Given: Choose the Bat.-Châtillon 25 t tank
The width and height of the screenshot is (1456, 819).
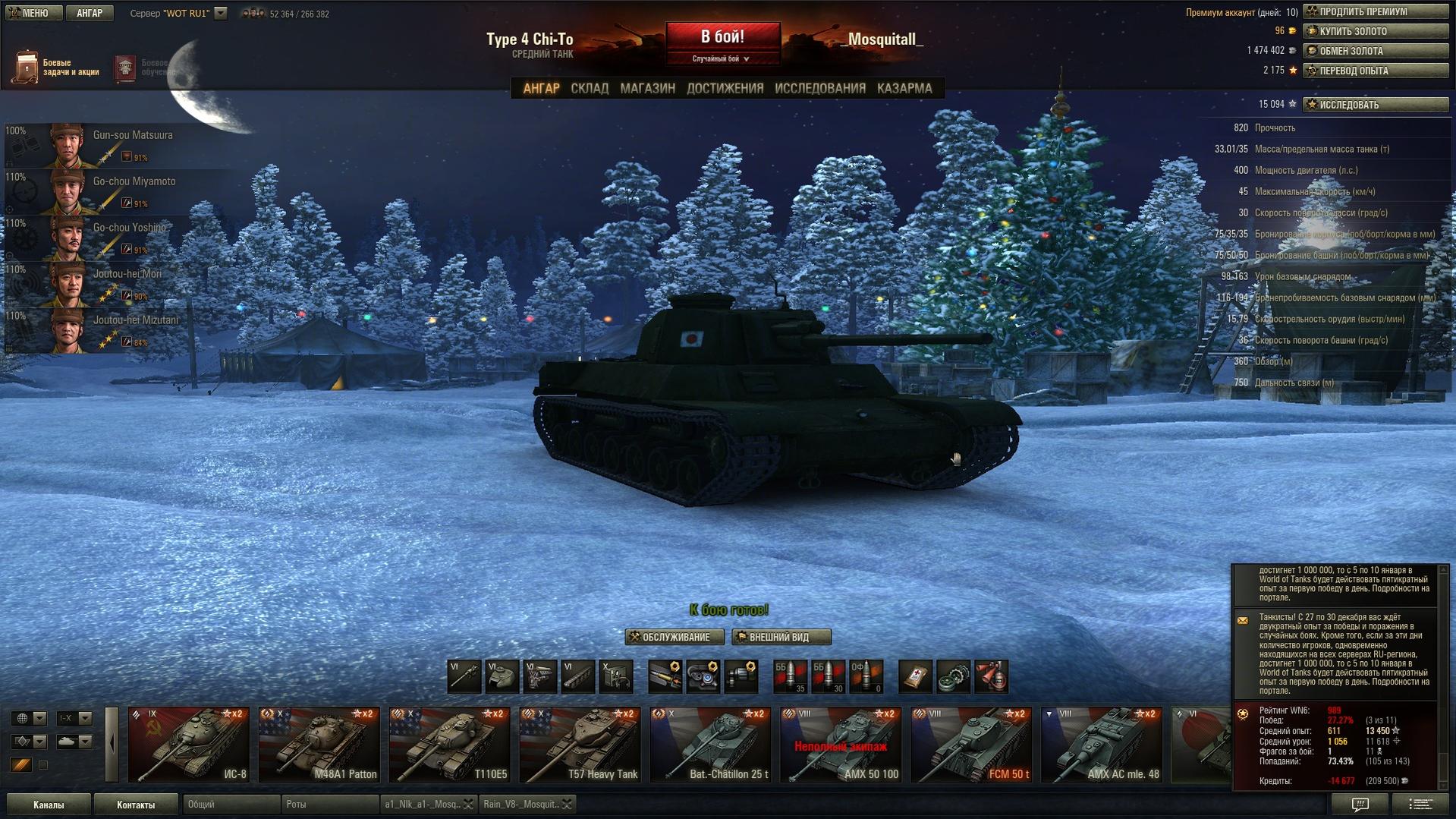Looking at the screenshot, I should click(x=710, y=745).
